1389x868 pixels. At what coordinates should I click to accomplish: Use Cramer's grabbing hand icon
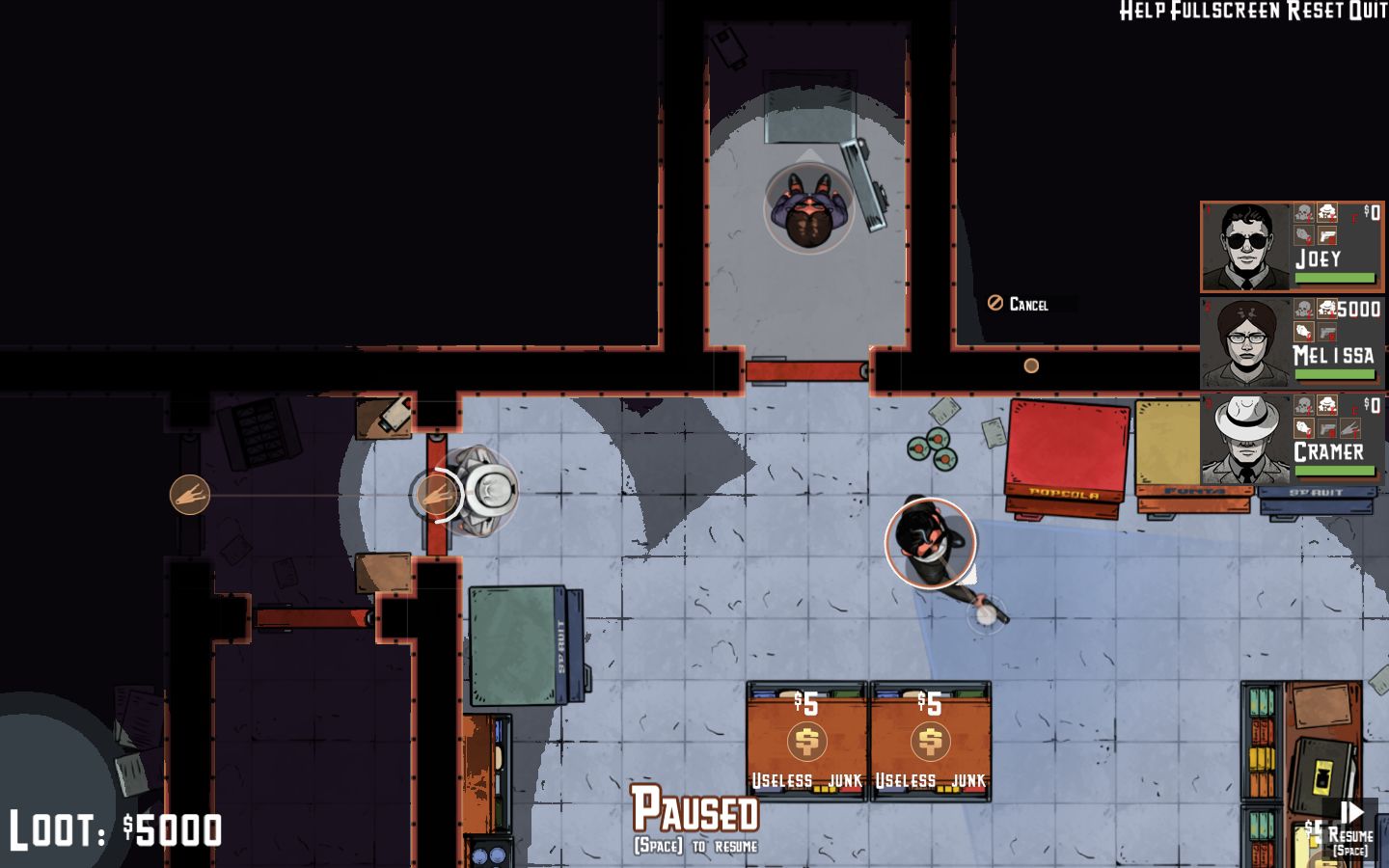1304,429
